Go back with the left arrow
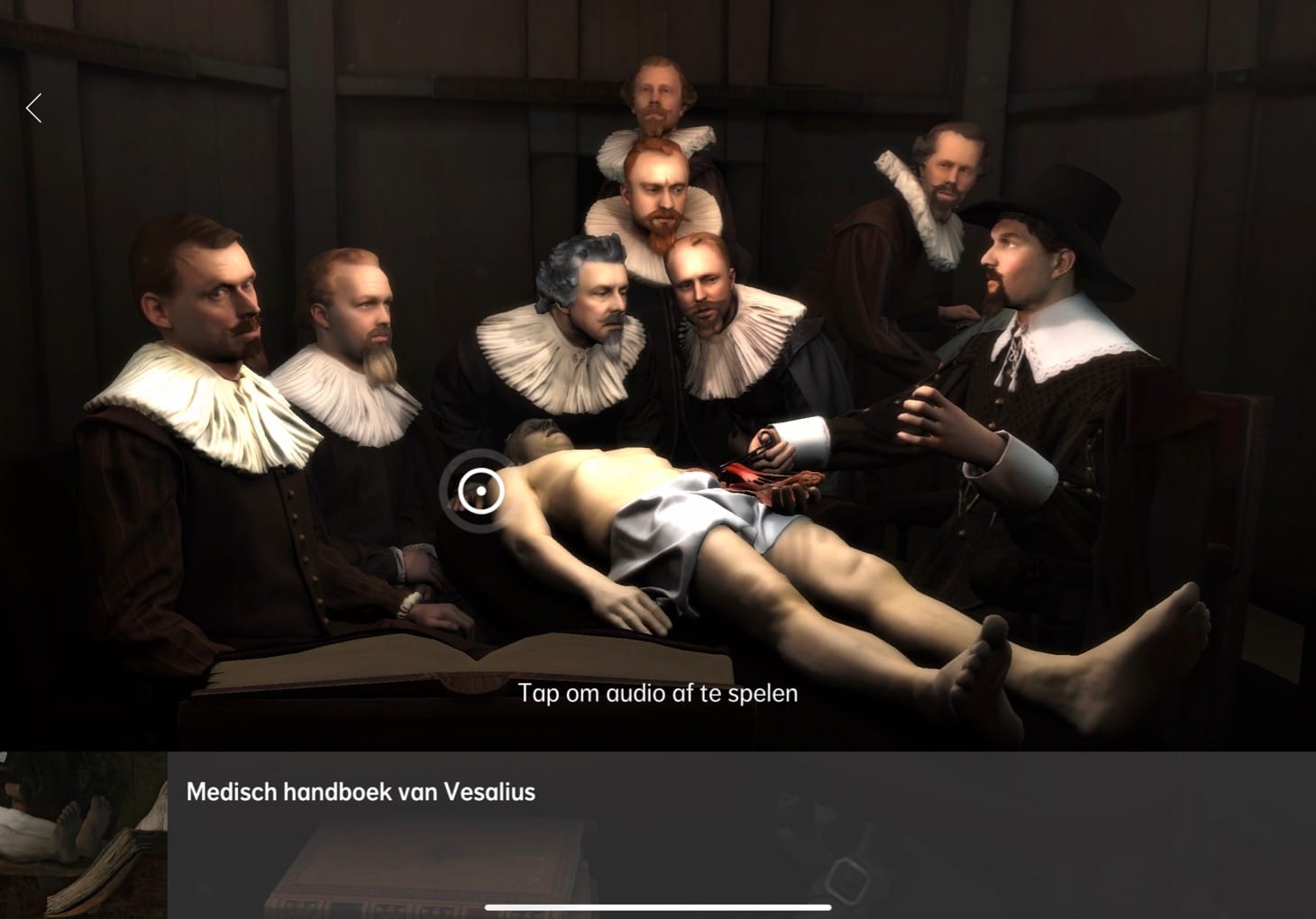This screenshot has height=919, width=1316. 34,109
